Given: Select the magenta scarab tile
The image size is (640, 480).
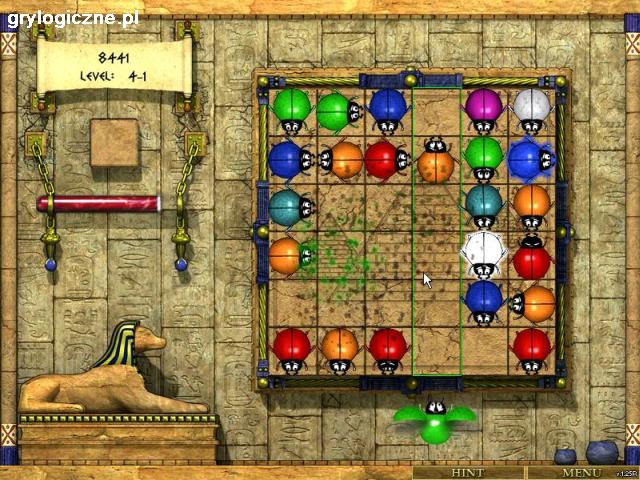Looking at the screenshot, I should 484,110.
